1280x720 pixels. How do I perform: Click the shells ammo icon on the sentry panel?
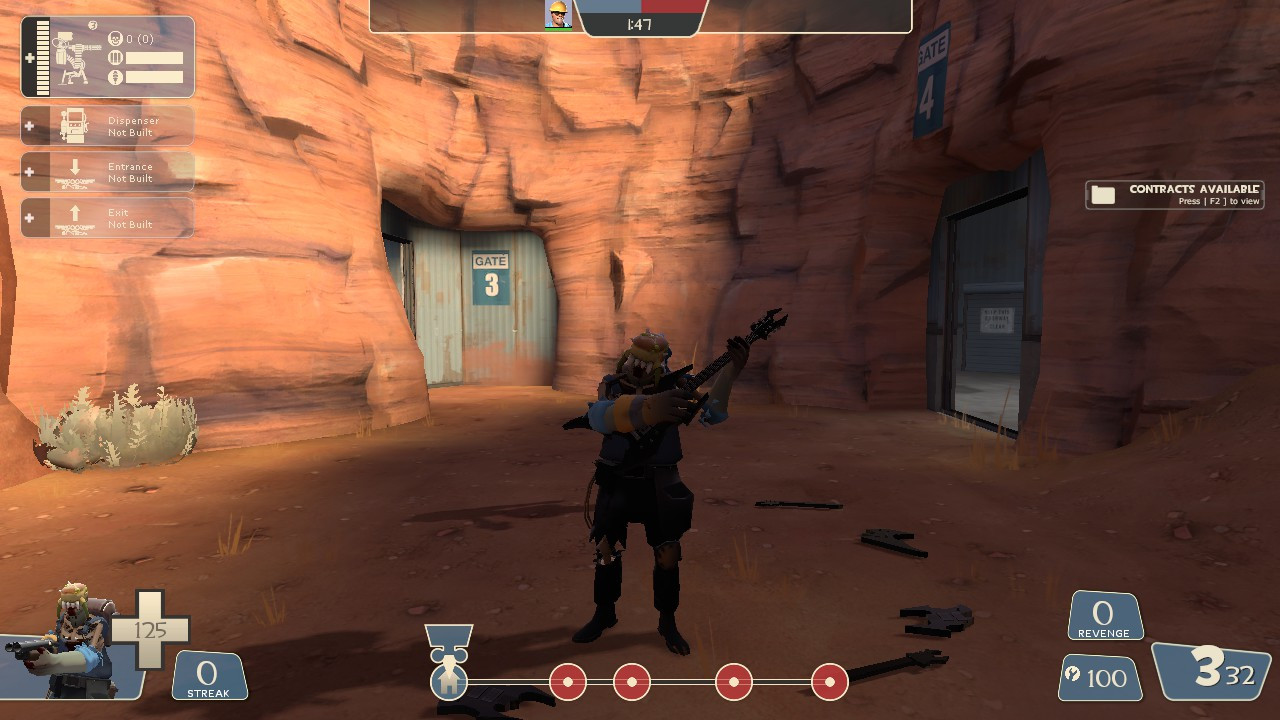tap(116, 57)
